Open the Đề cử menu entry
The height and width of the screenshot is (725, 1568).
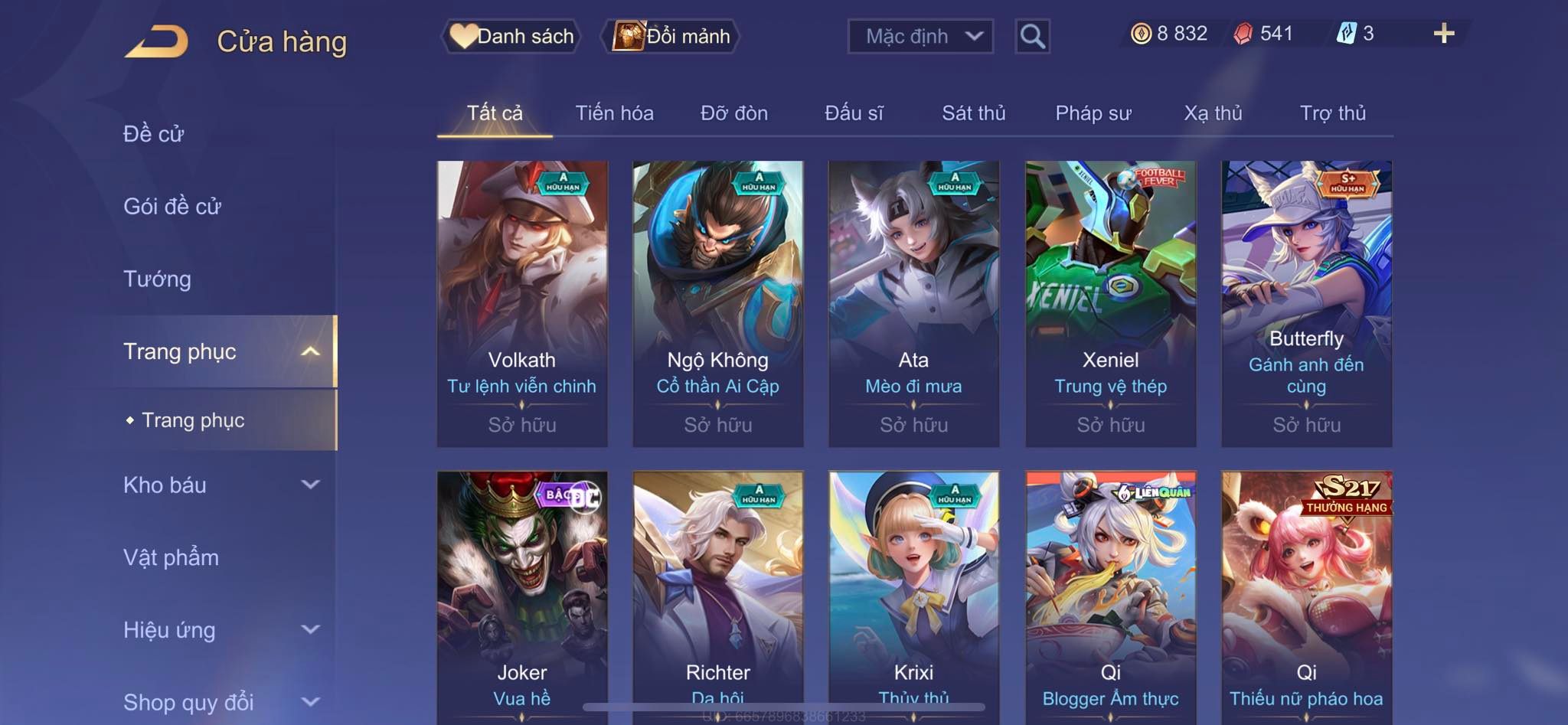coord(154,134)
